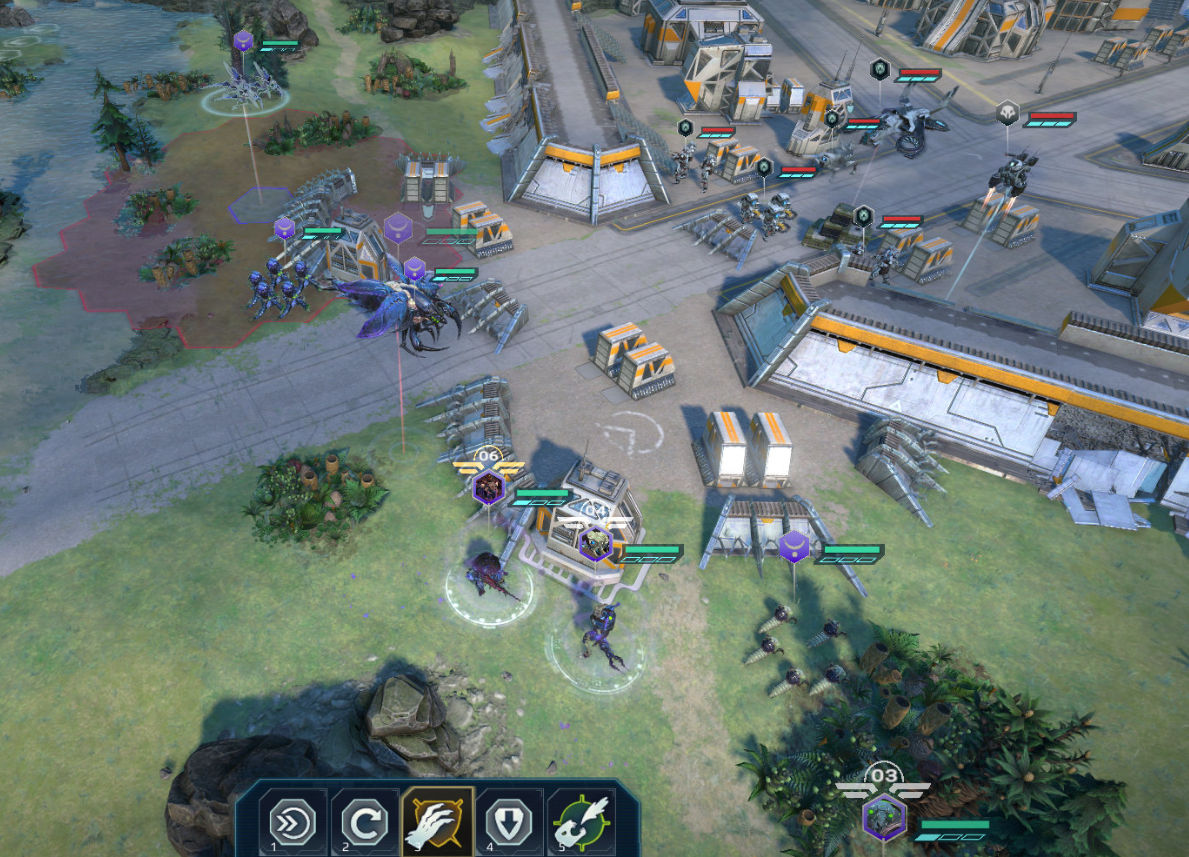The width and height of the screenshot is (1189, 857).
Task: Select the level 06 hero portrait marker
Action: coord(488,488)
